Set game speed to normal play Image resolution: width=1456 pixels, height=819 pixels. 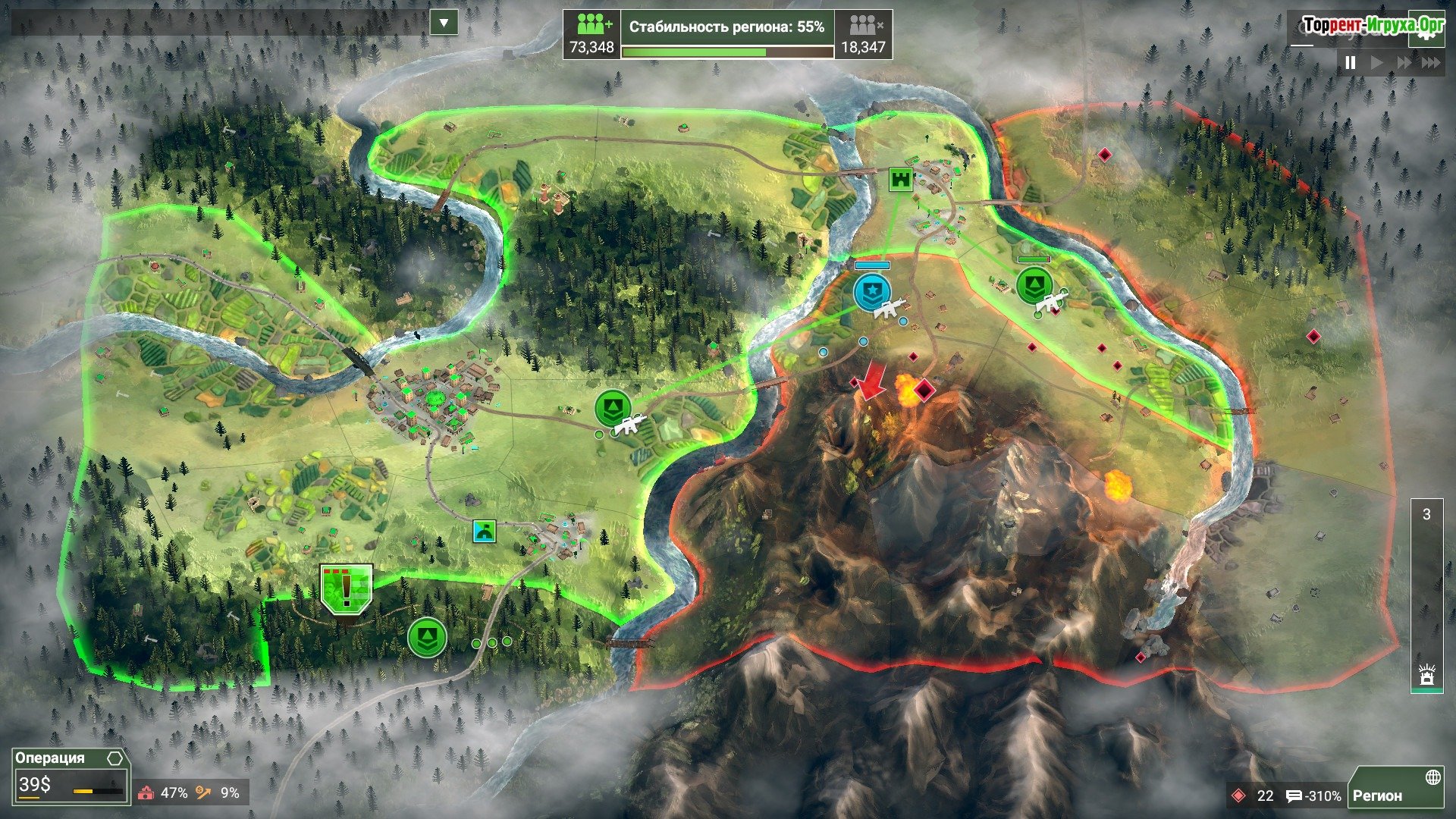click(x=1377, y=63)
